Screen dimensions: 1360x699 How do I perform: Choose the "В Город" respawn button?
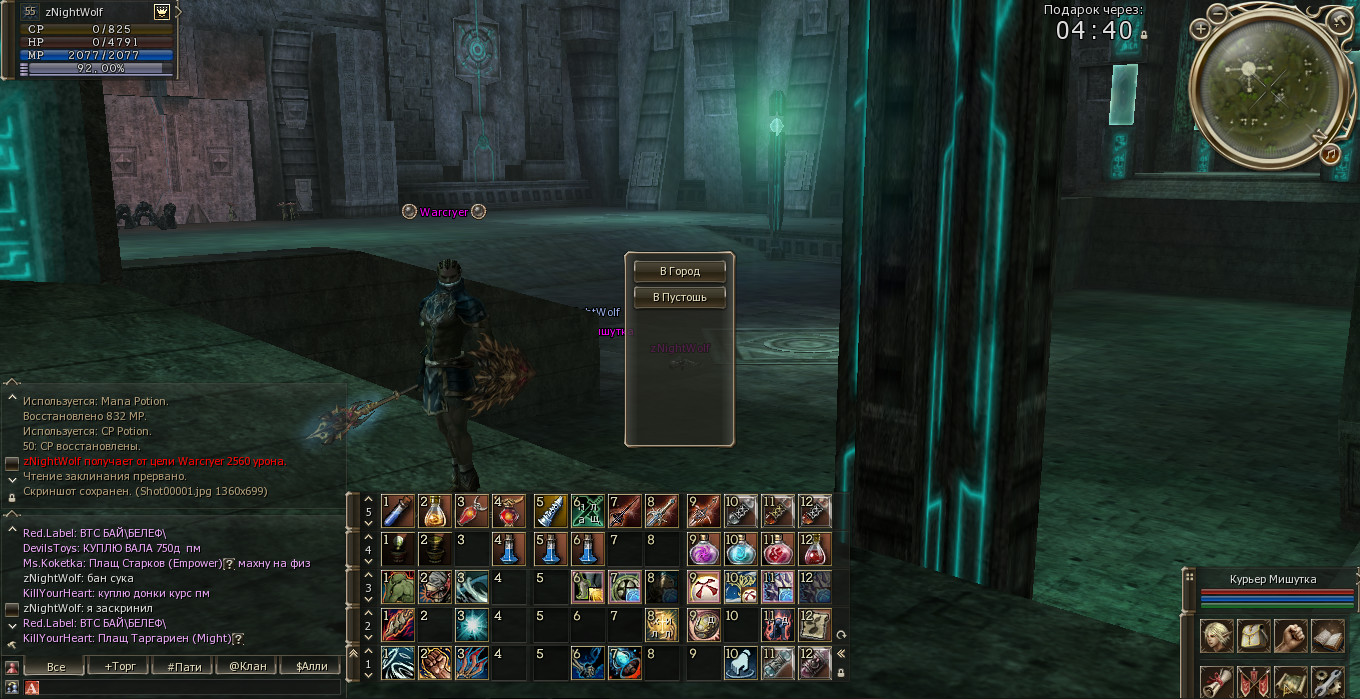[679, 271]
